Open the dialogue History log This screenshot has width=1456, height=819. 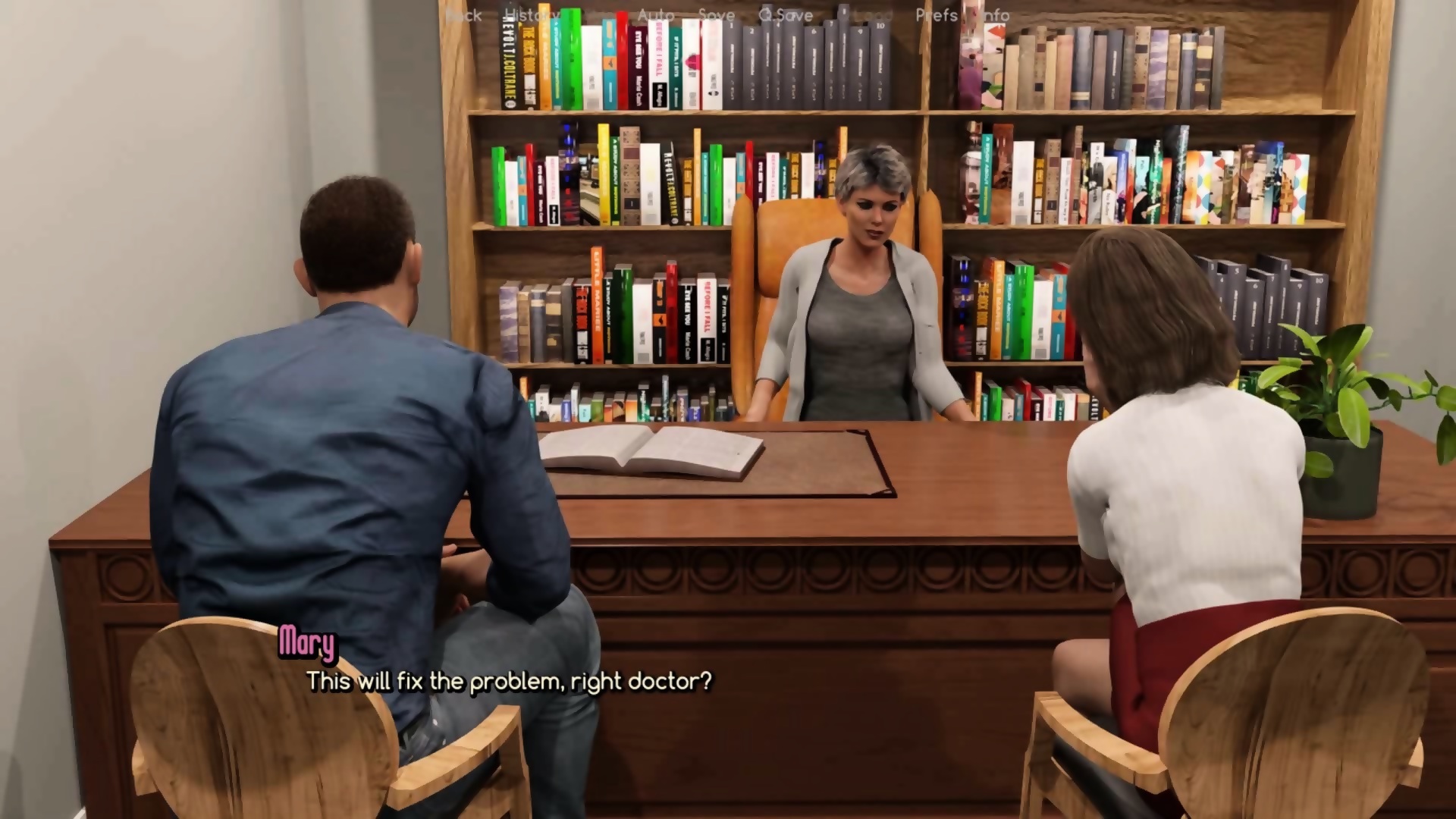[532, 15]
